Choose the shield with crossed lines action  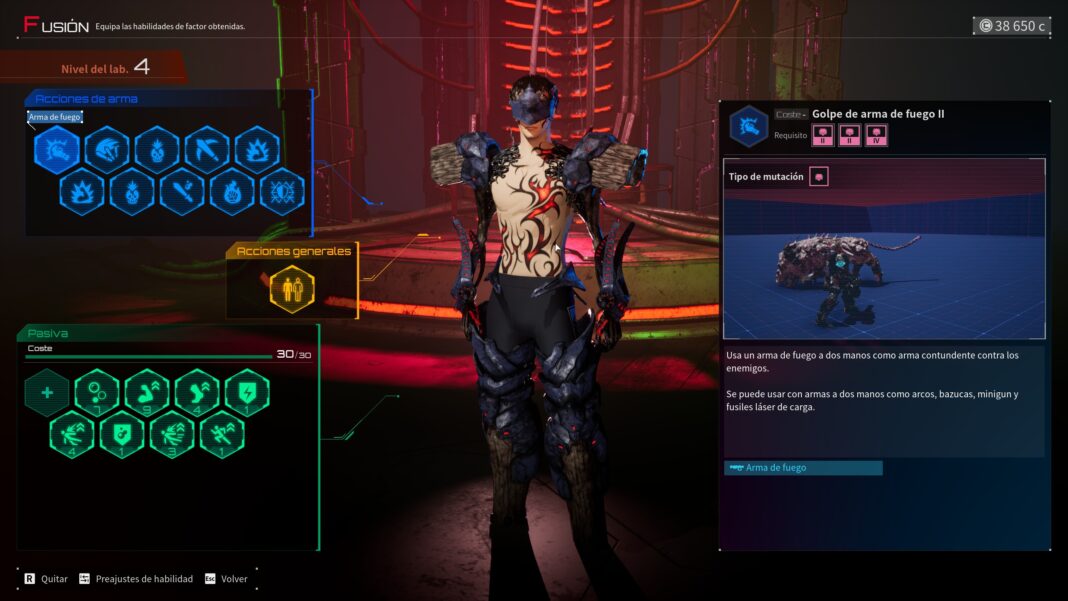point(282,192)
